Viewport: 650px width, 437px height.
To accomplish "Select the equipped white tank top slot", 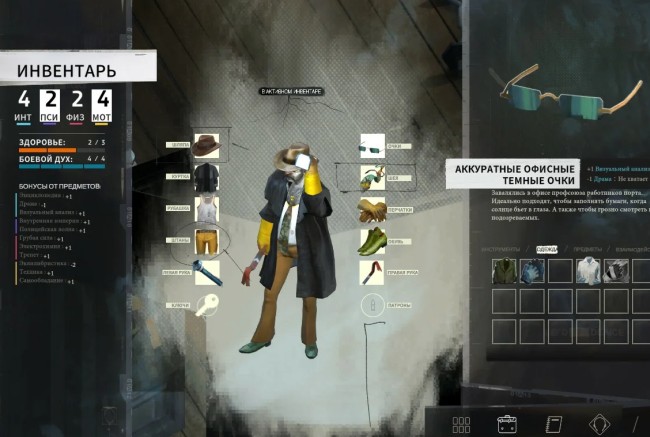I will click(x=207, y=209).
